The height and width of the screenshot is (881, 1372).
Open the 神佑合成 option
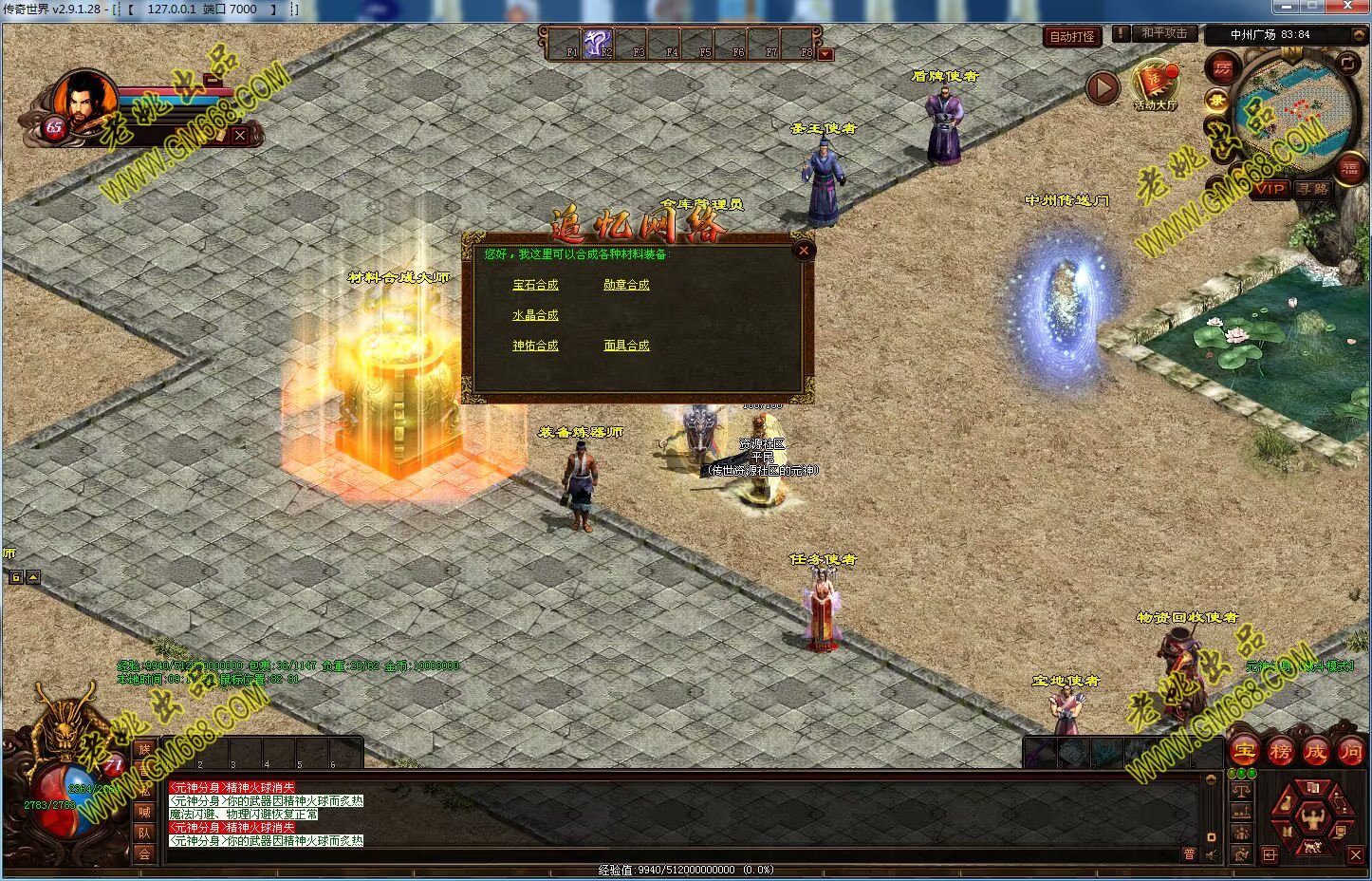click(x=535, y=346)
